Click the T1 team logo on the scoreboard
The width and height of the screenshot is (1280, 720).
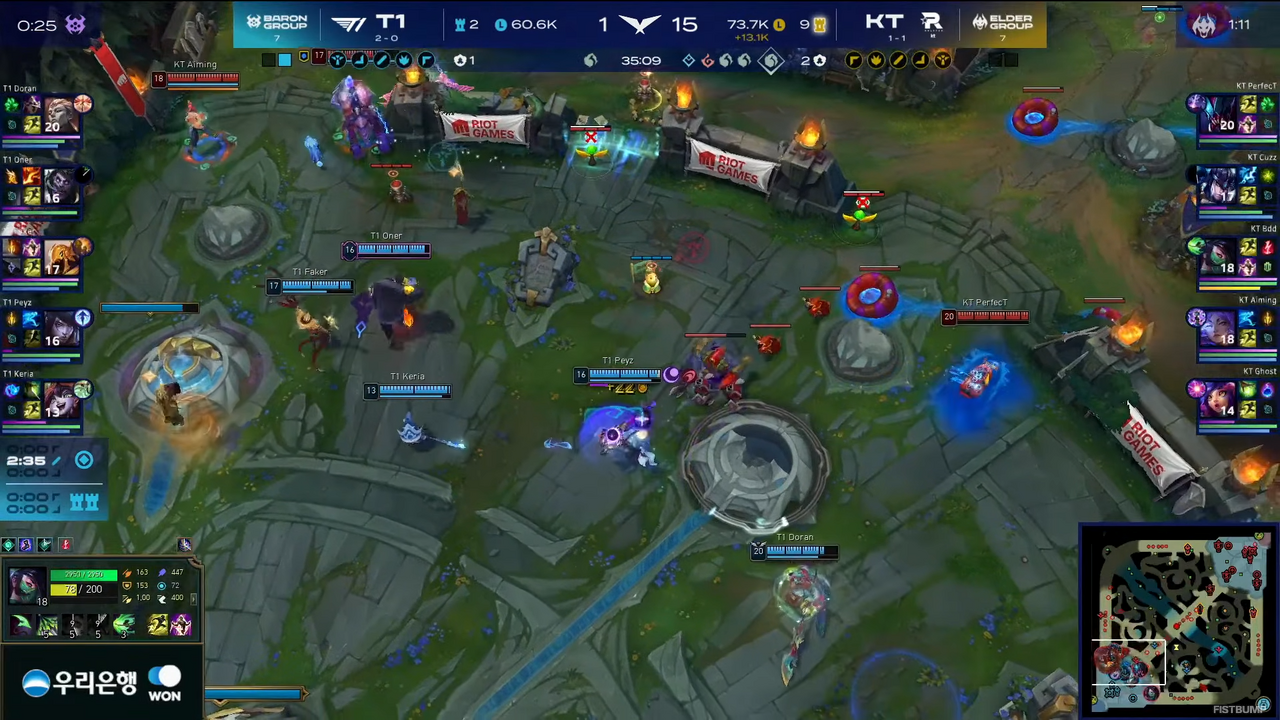[348, 24]
